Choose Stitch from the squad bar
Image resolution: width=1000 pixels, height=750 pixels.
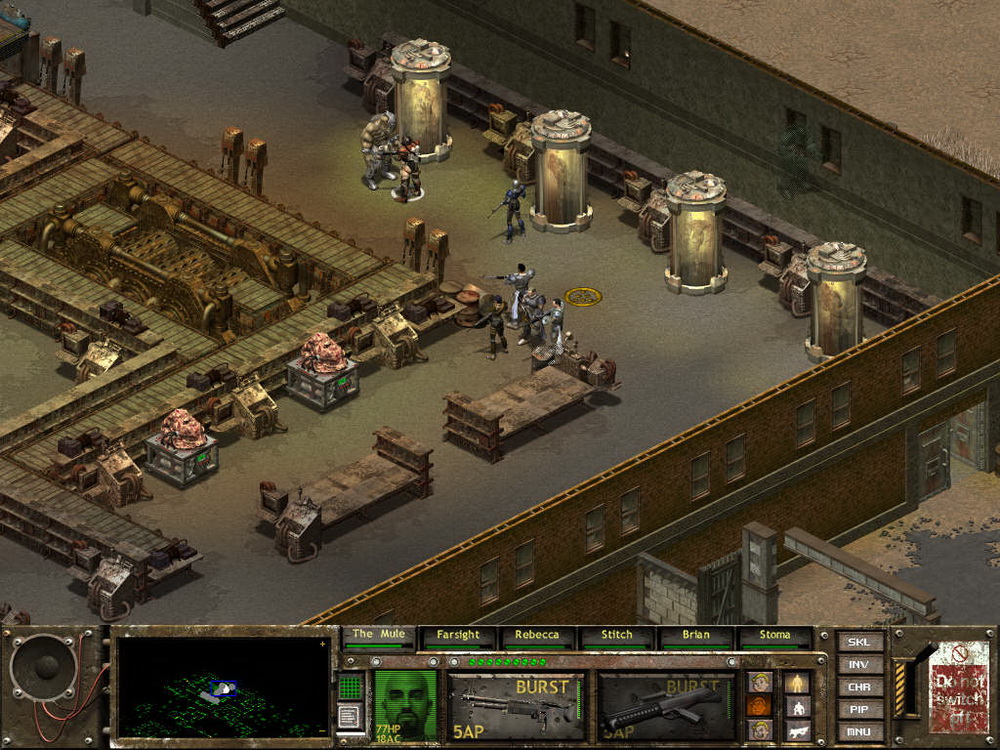tap(616, 635)
